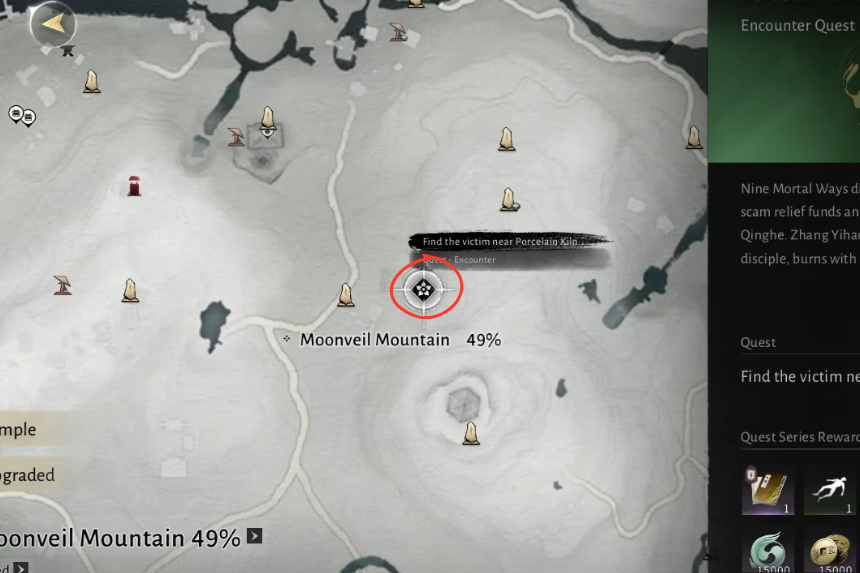Click the Find the victim quest tooltip
The height and width of the screenshot is (573, 860).
tap(500, 242)
